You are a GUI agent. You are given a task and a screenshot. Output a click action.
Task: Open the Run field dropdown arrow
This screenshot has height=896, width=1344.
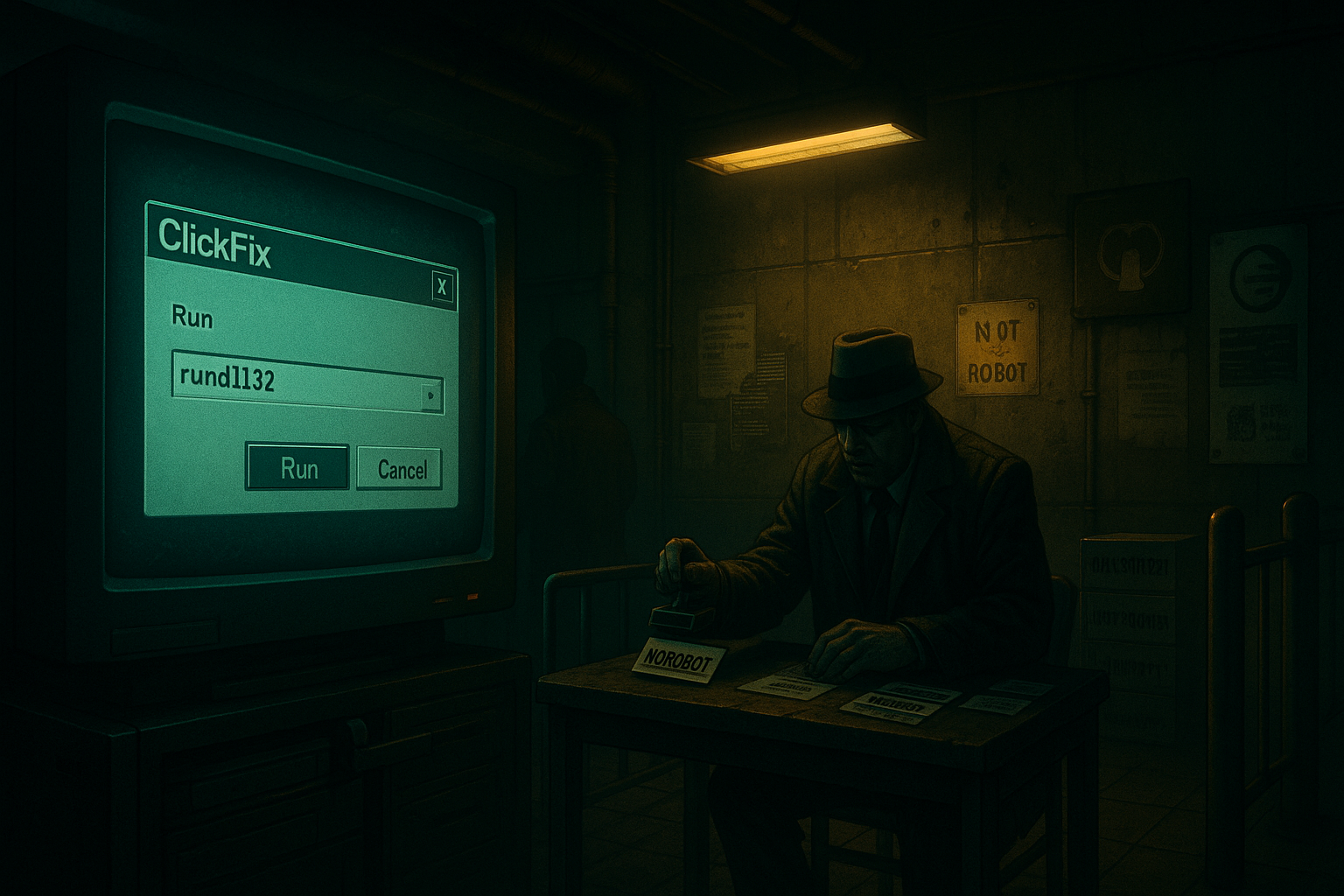[431, 396]
